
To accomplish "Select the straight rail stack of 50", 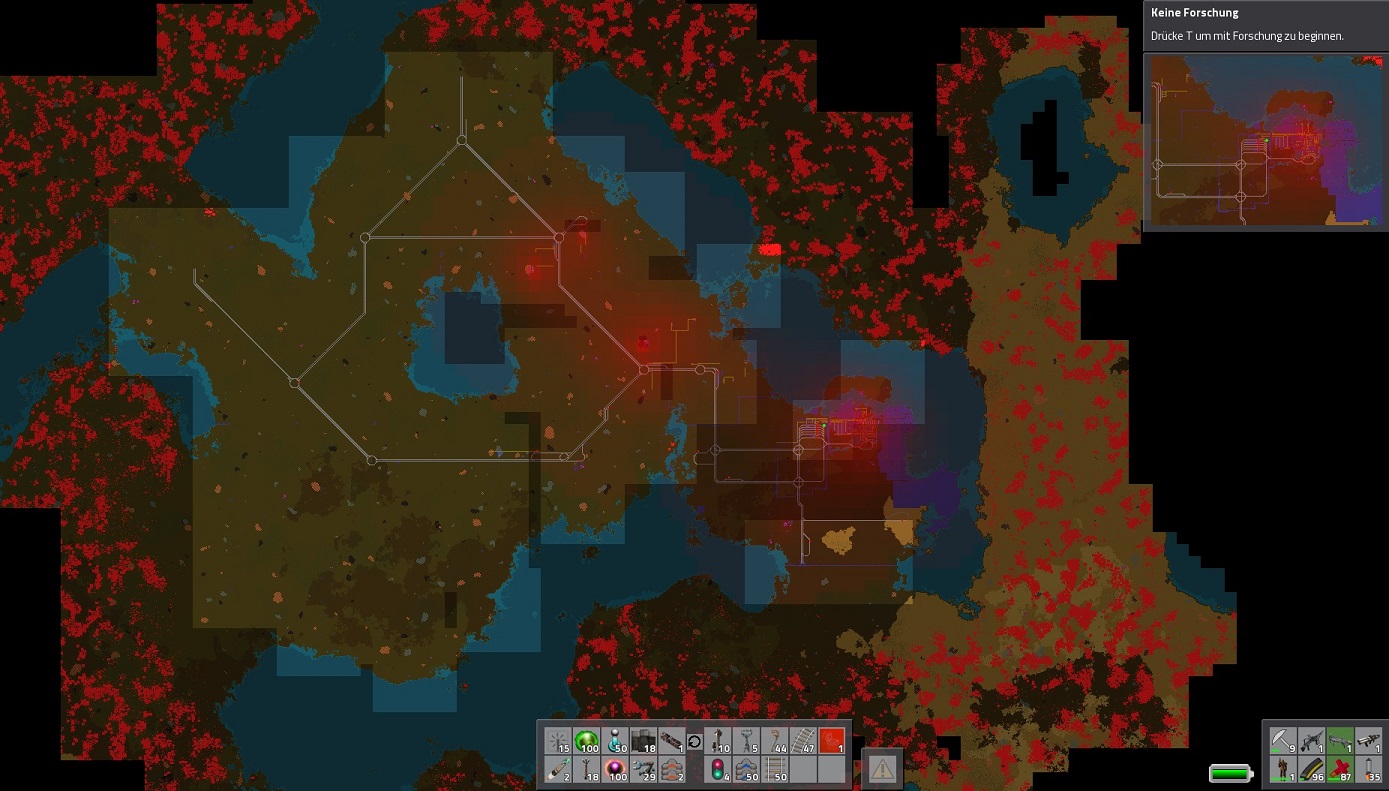I will click(x=776, y=769).
